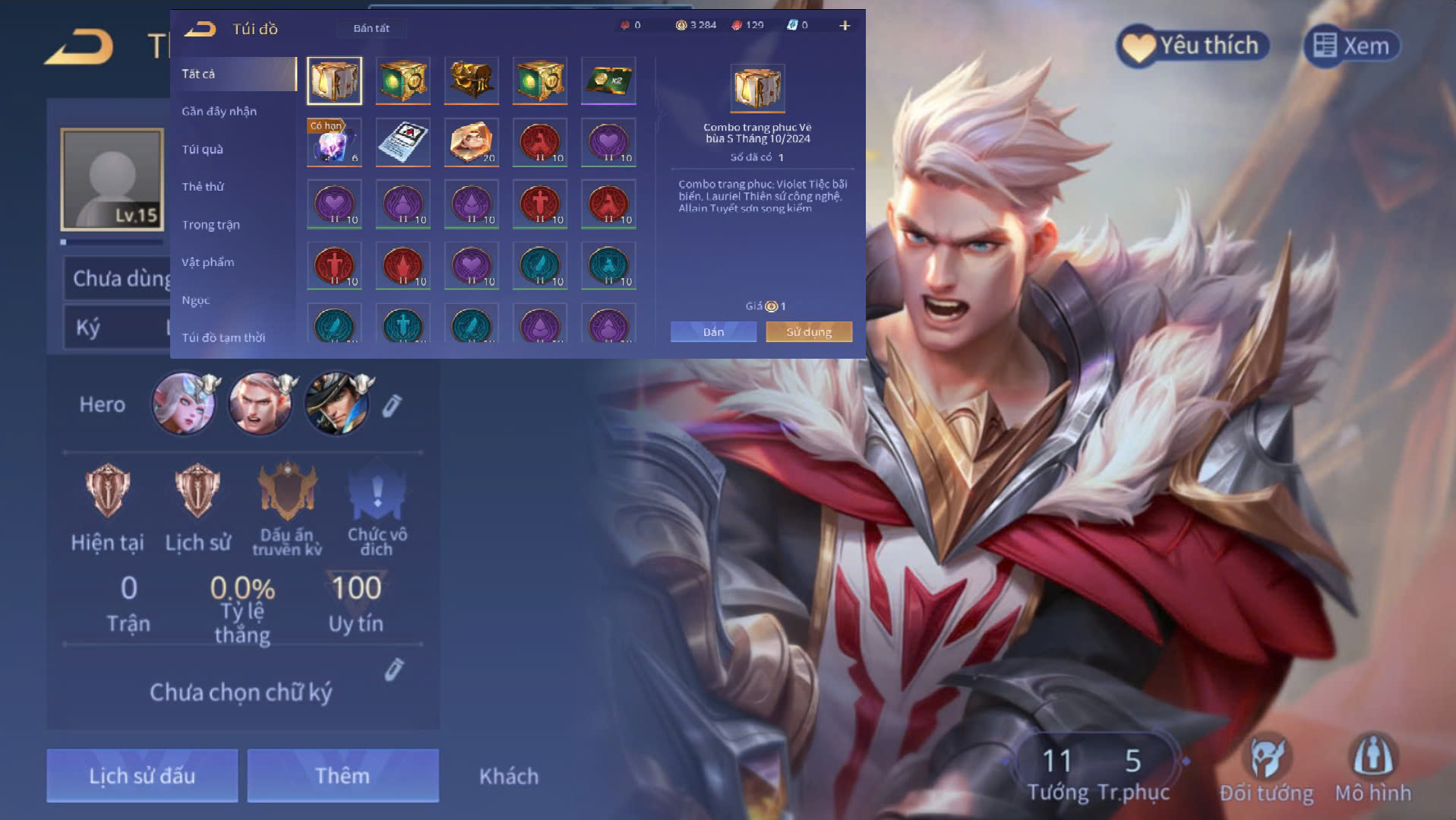Open the Mô hình model viewer
The width and height of the screenshot is (1456, 820).
[x=1373, y=769]
